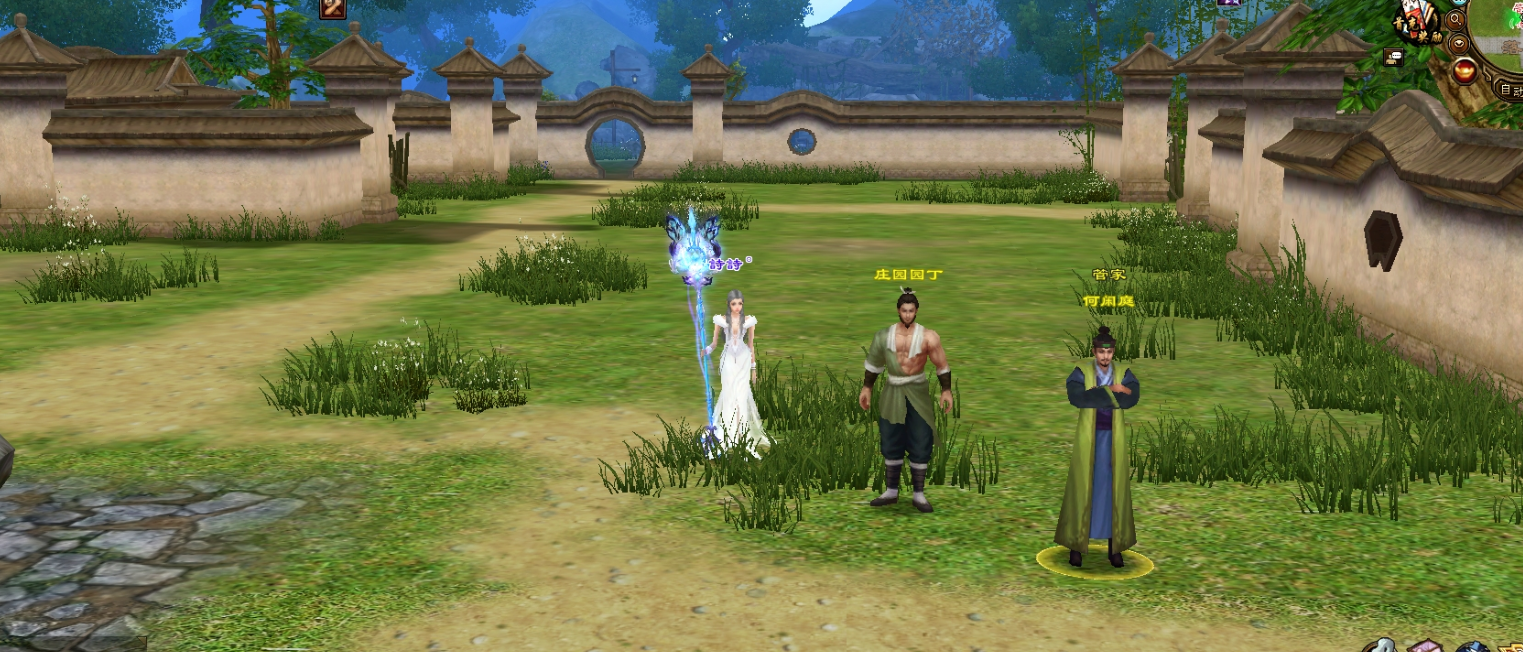Select the crossed-arms buff icon at top

pos(333,9)
